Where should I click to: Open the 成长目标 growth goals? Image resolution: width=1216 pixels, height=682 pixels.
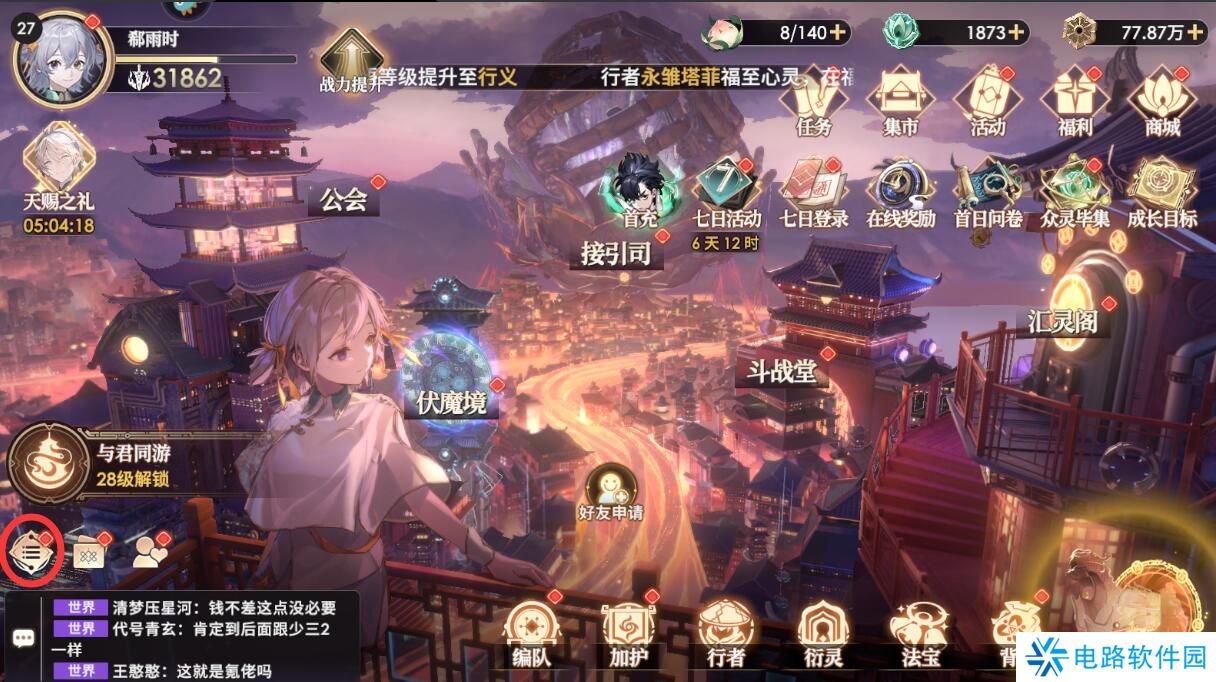pos(1161,192)
